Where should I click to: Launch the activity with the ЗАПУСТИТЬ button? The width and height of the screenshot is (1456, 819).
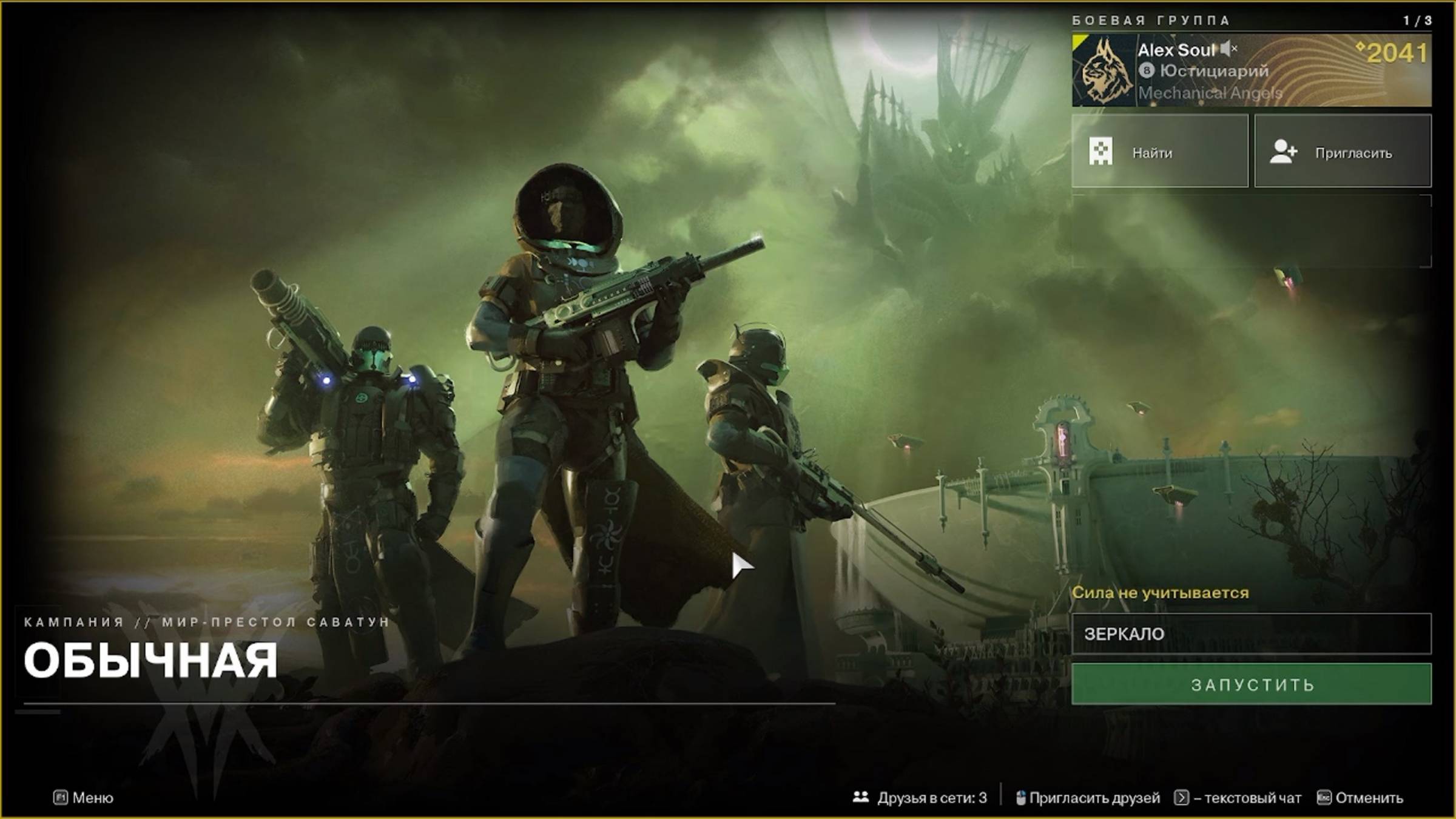tap(1251, 684)
